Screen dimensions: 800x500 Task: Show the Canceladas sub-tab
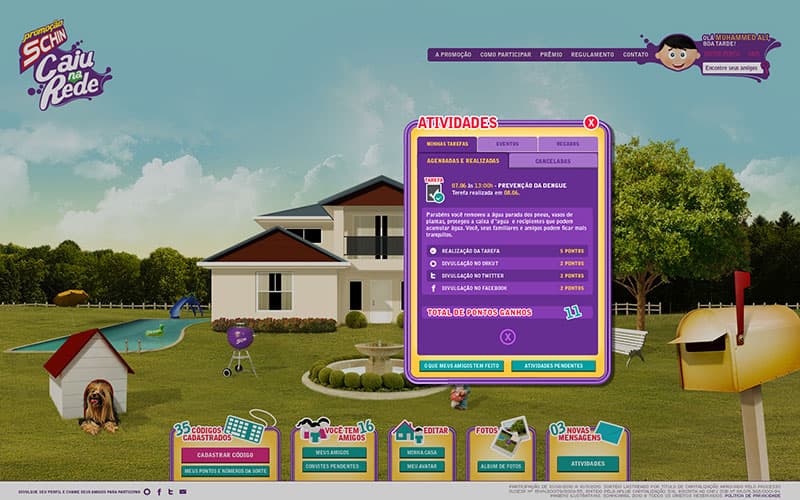(552, 160)
